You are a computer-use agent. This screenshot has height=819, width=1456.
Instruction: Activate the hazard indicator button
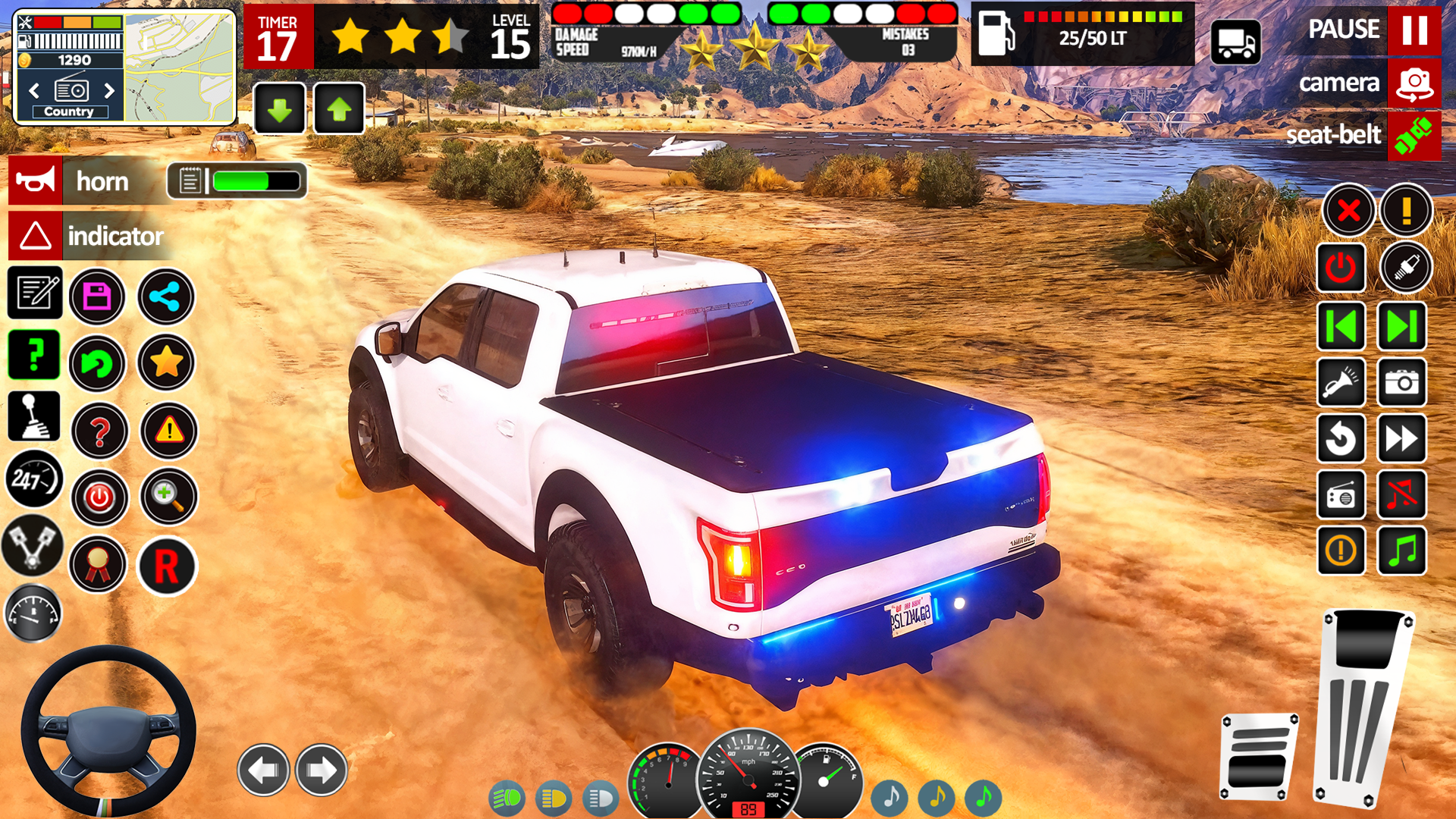[36, 236]
